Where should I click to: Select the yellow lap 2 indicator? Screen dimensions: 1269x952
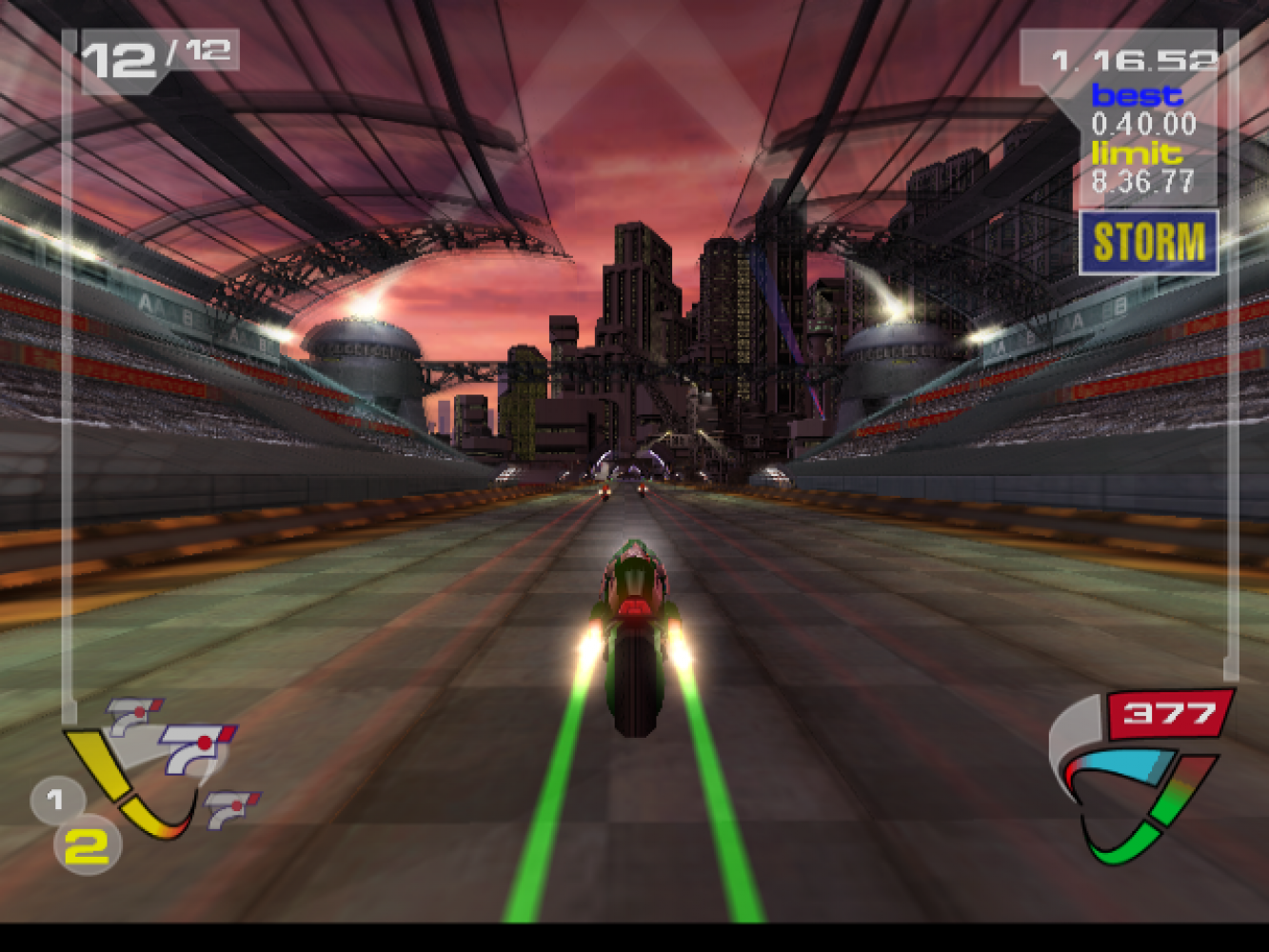coord(87,846)
